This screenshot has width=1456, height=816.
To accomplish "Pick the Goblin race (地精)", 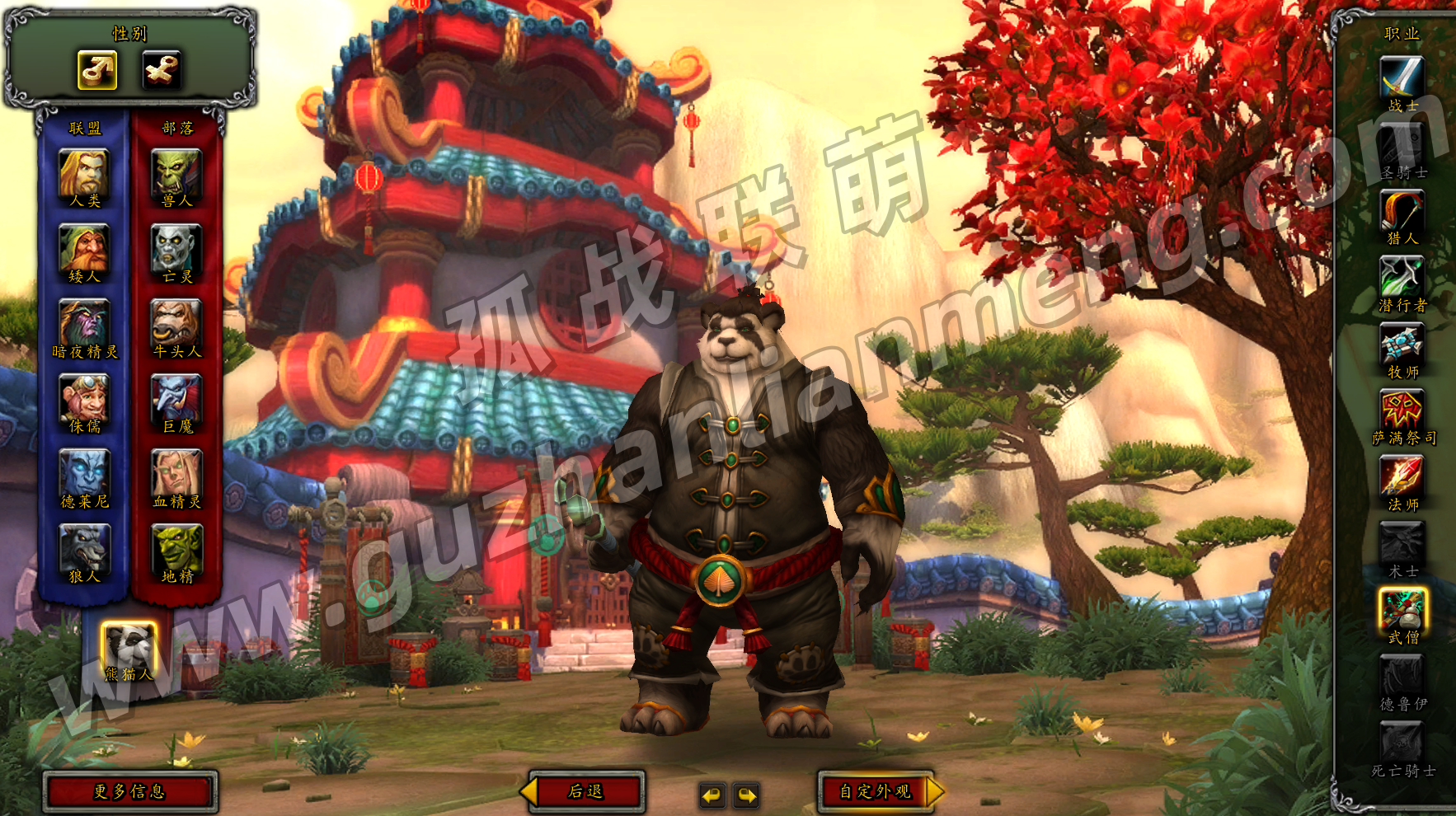I will (176, 548).
